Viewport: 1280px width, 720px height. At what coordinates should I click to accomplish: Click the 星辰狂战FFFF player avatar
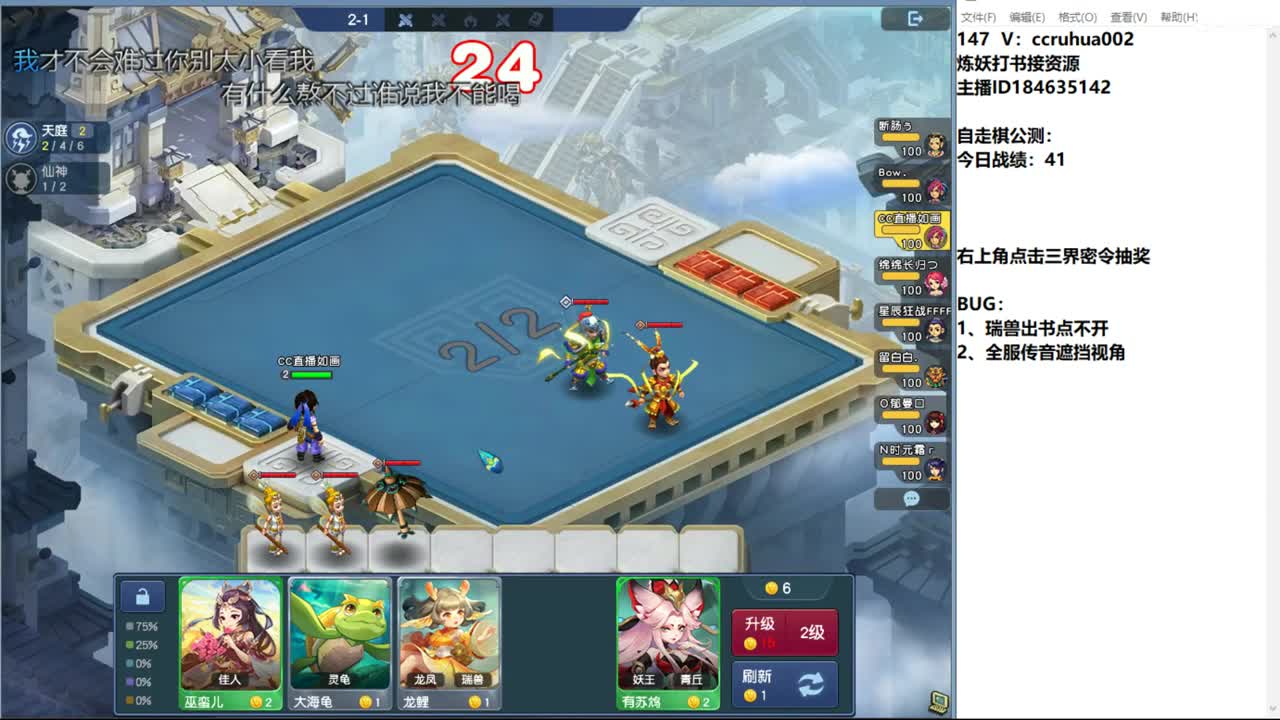(934, 333)
